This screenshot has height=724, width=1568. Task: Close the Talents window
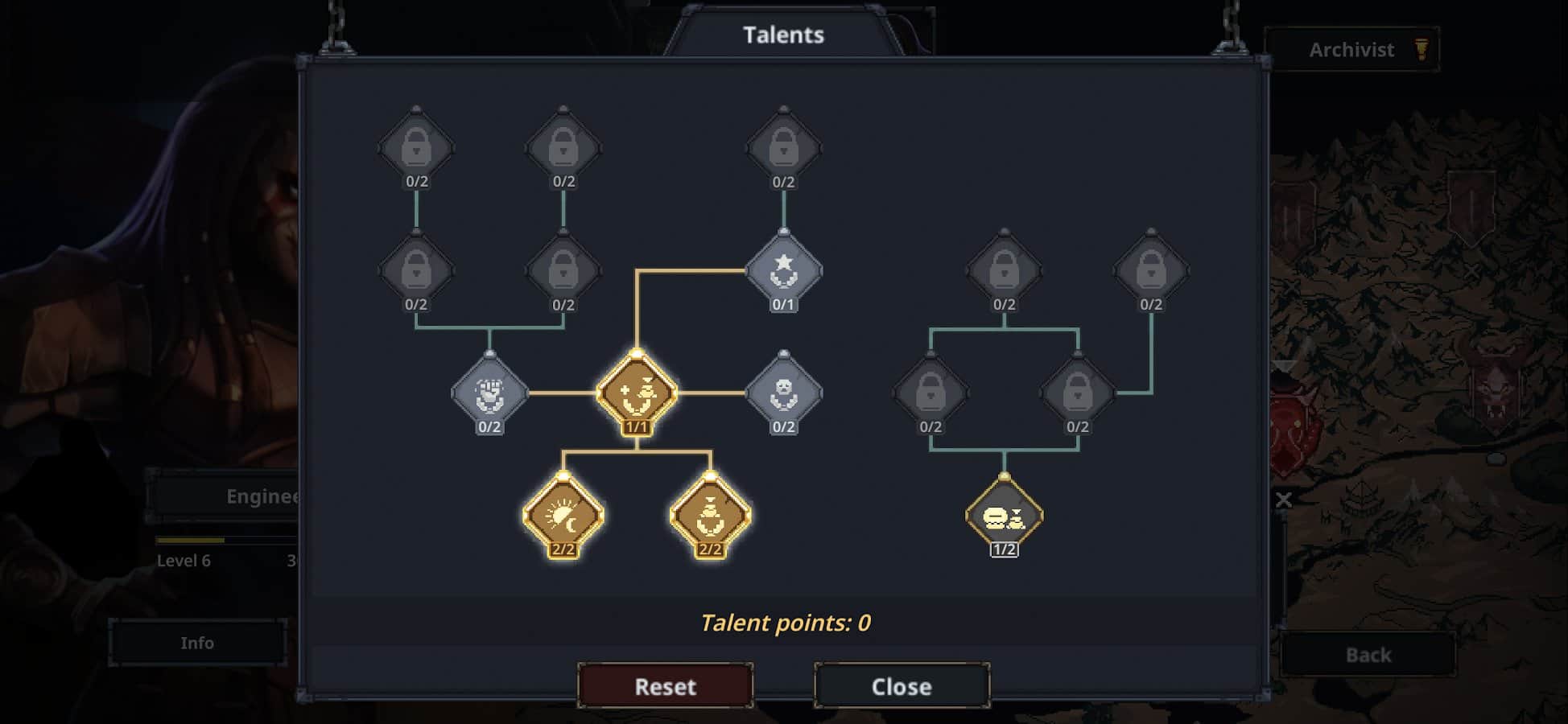(x=902, y=685)
